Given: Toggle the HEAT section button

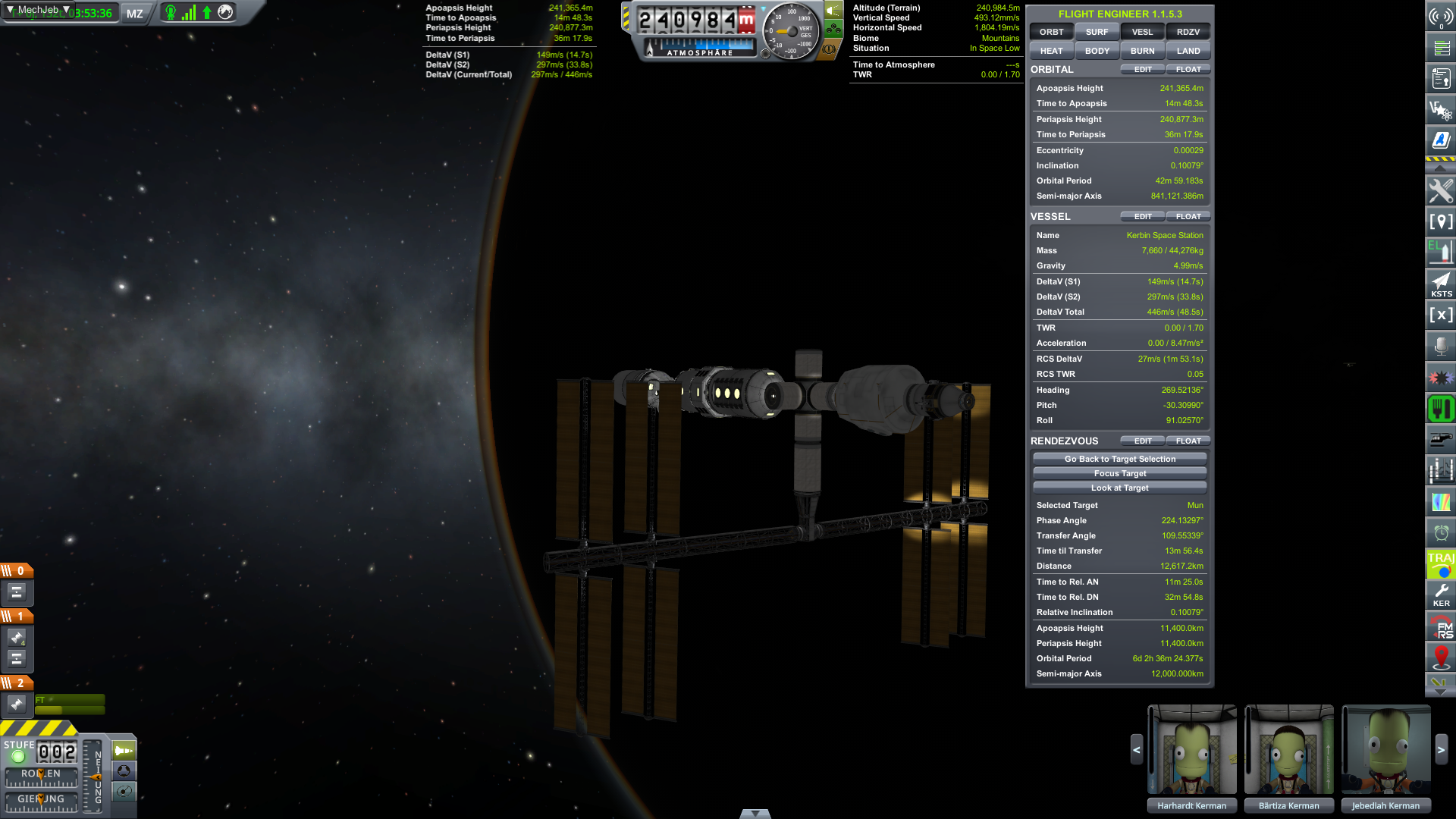Looking at the screenshot, I should 1051,51.
